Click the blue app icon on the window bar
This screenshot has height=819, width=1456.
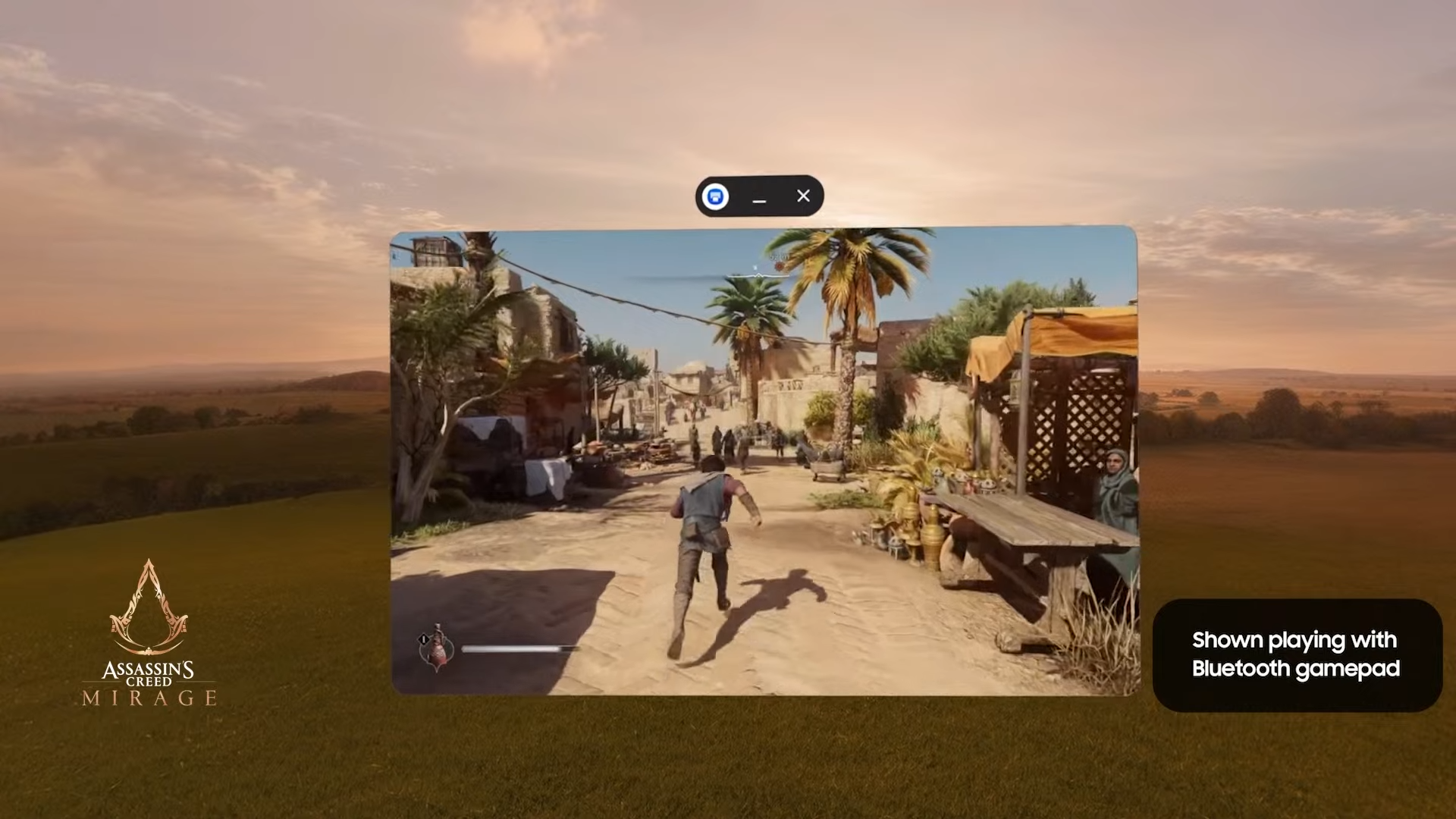(714, 196)
